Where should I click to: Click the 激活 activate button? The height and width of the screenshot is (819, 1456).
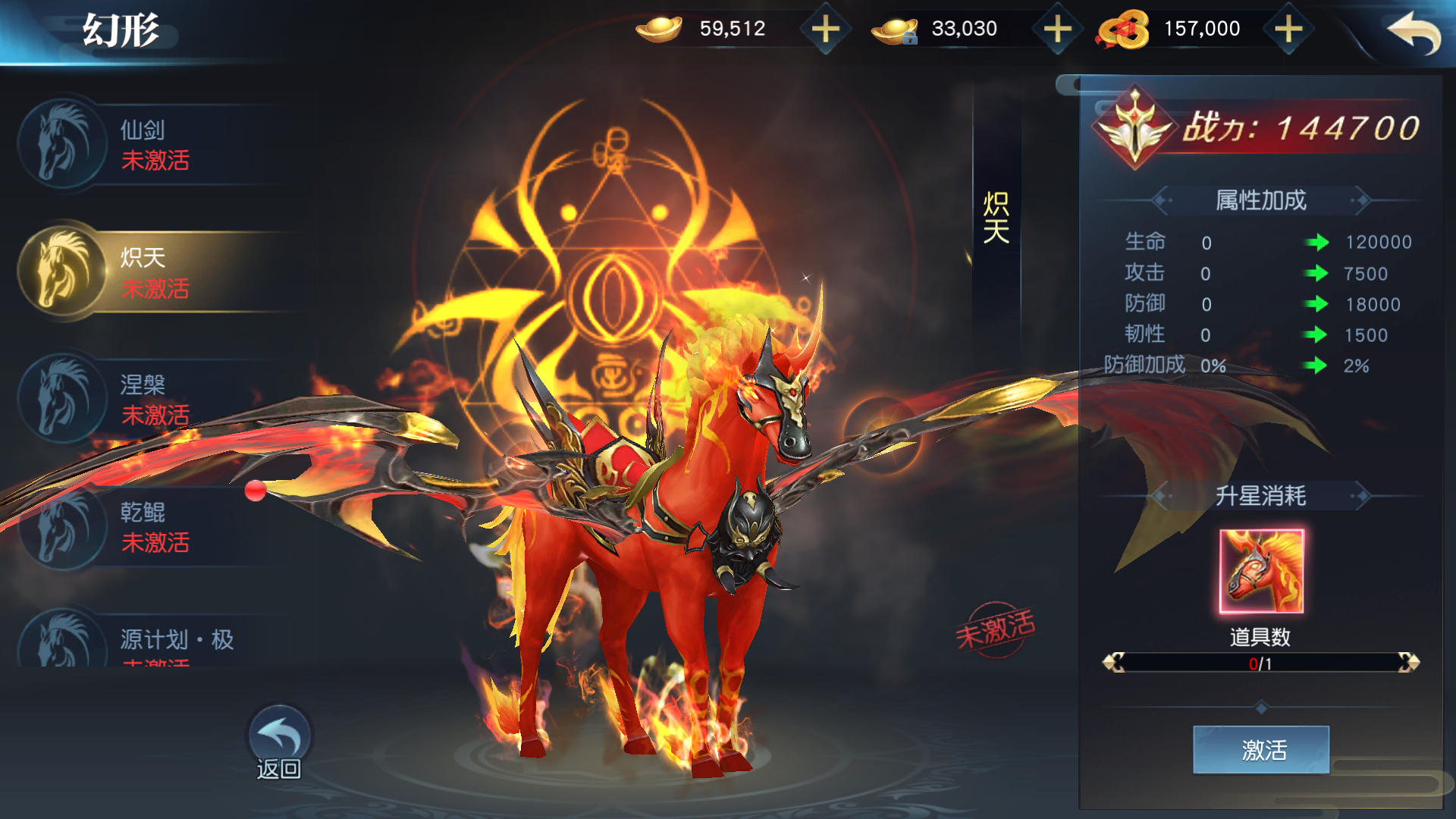click(1260, 749)
